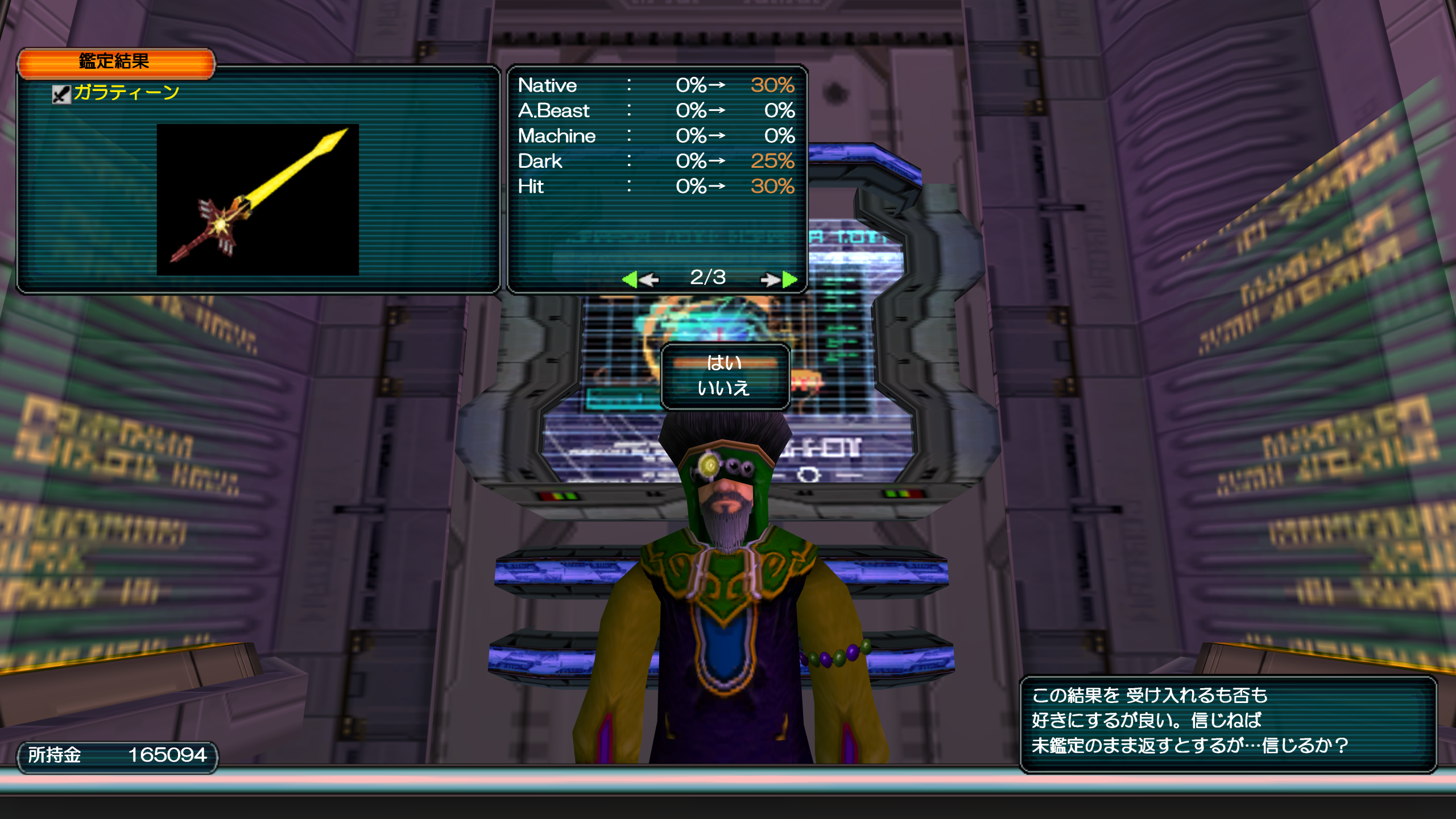Select the ガラティーン weapon entry

(126, 93)
